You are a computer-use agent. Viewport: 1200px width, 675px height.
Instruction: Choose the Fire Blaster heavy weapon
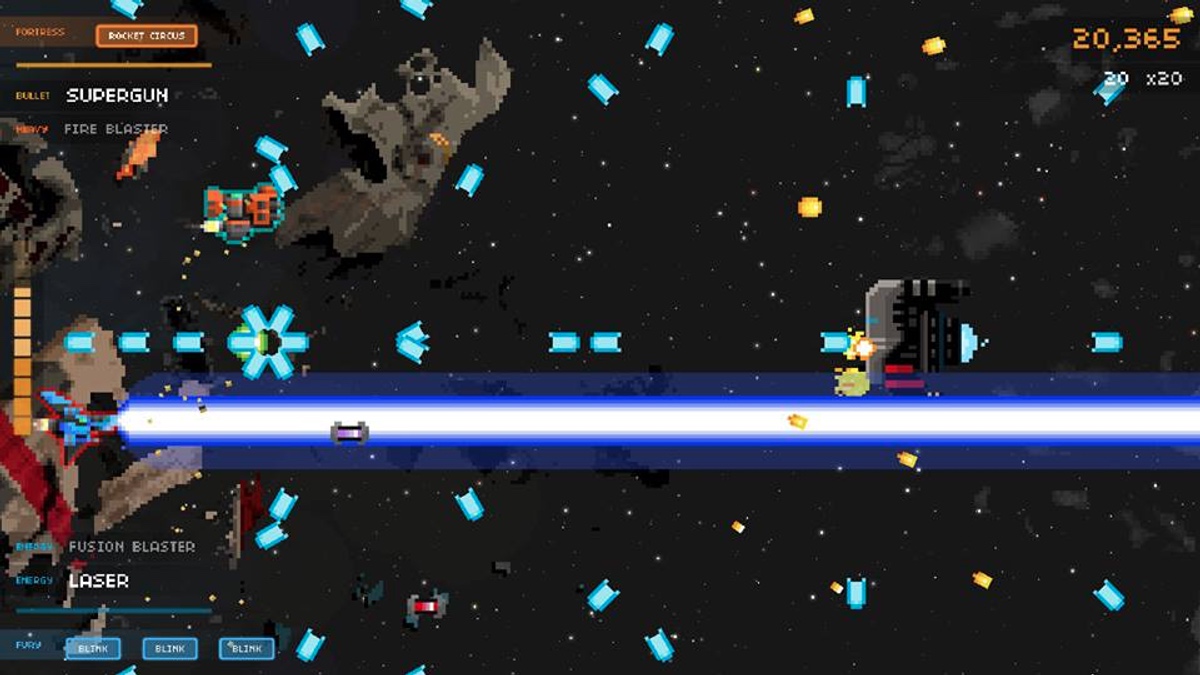116,129
